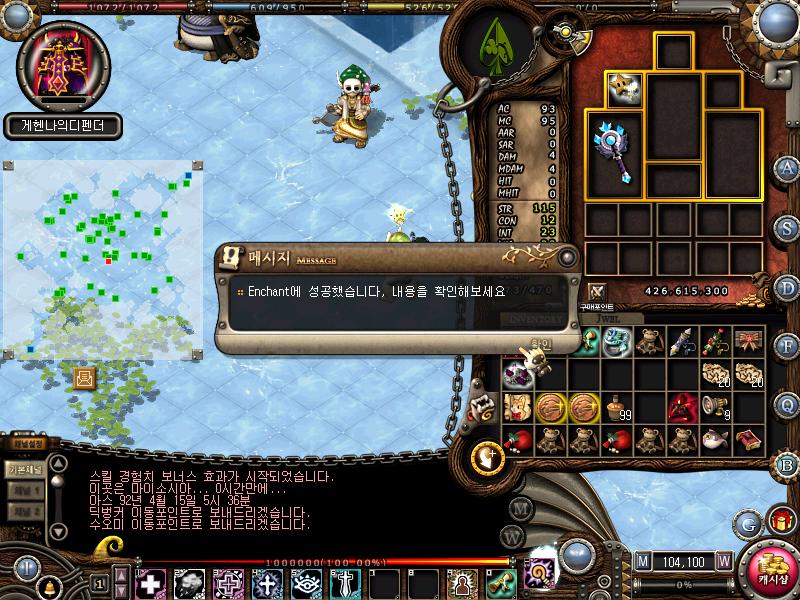Select the megaphone item stack of 9
Screen dimensions: 800x600
(x=715, y=406)
